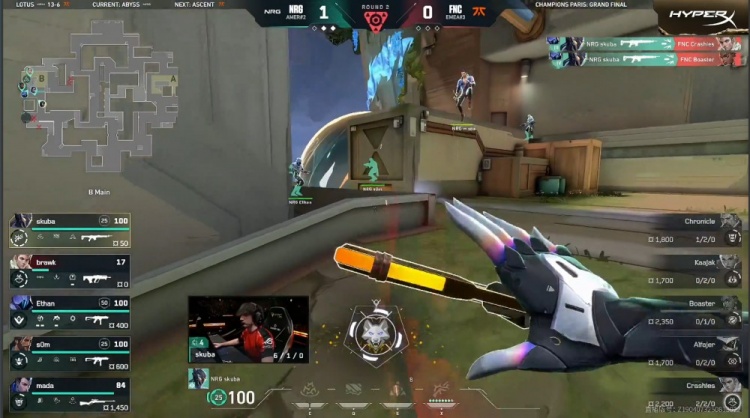
Task: Click skuba's agent portrait above the health
Action: coord(195,377)
